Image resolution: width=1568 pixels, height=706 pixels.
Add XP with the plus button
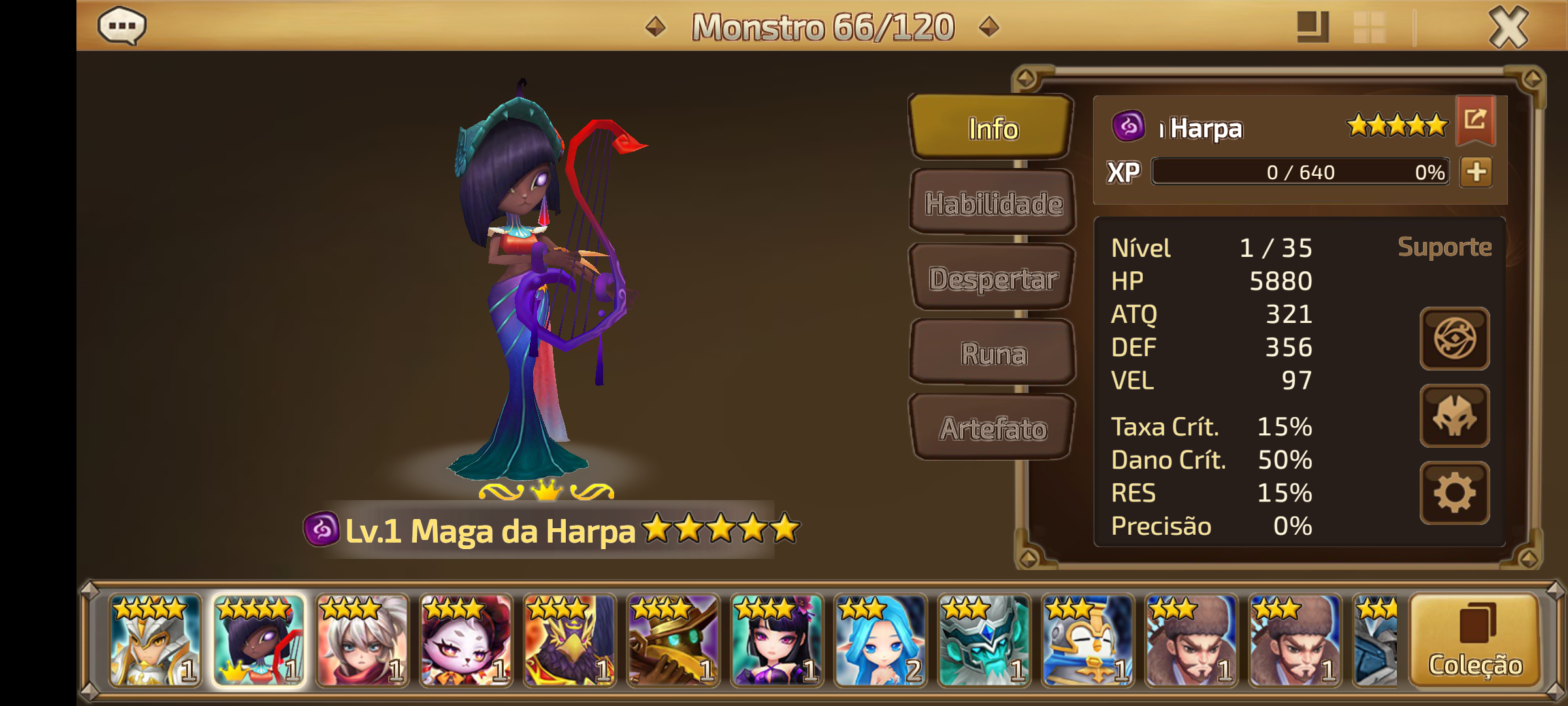coord(1477,172)
